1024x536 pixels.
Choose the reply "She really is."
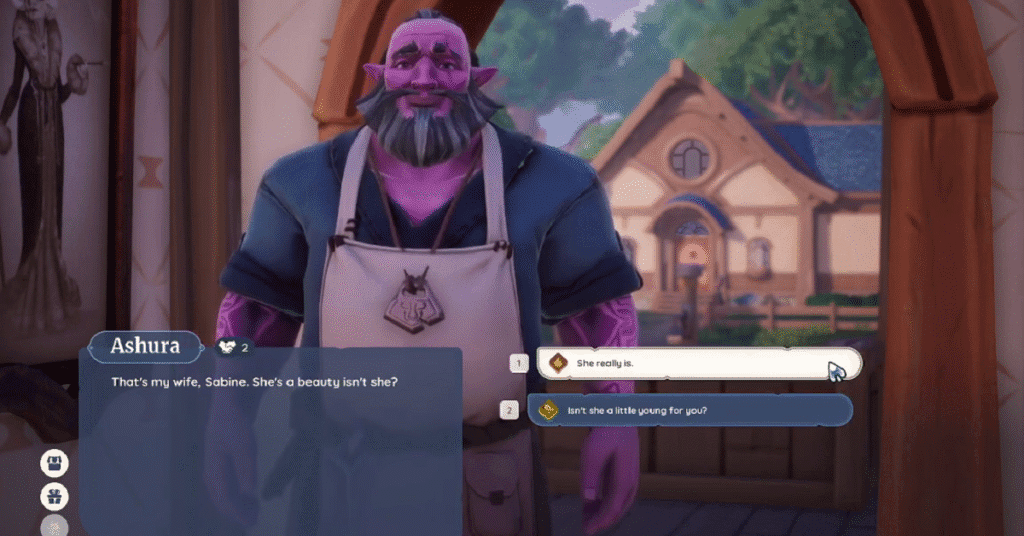tap(698, 364)
